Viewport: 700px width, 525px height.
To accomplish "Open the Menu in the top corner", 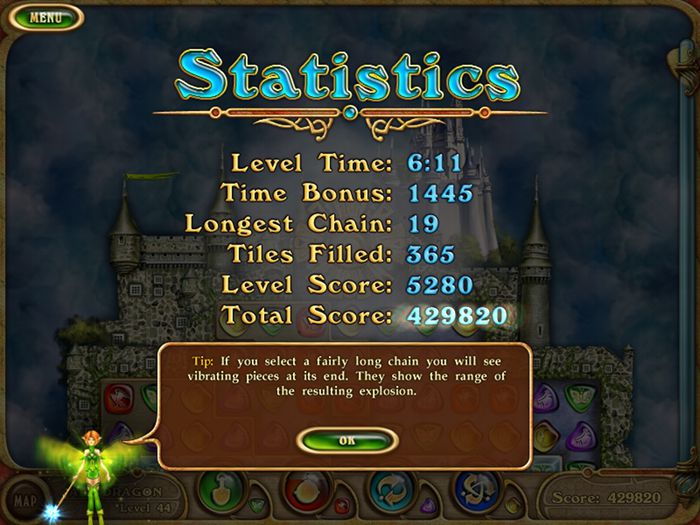I will 42,17.
